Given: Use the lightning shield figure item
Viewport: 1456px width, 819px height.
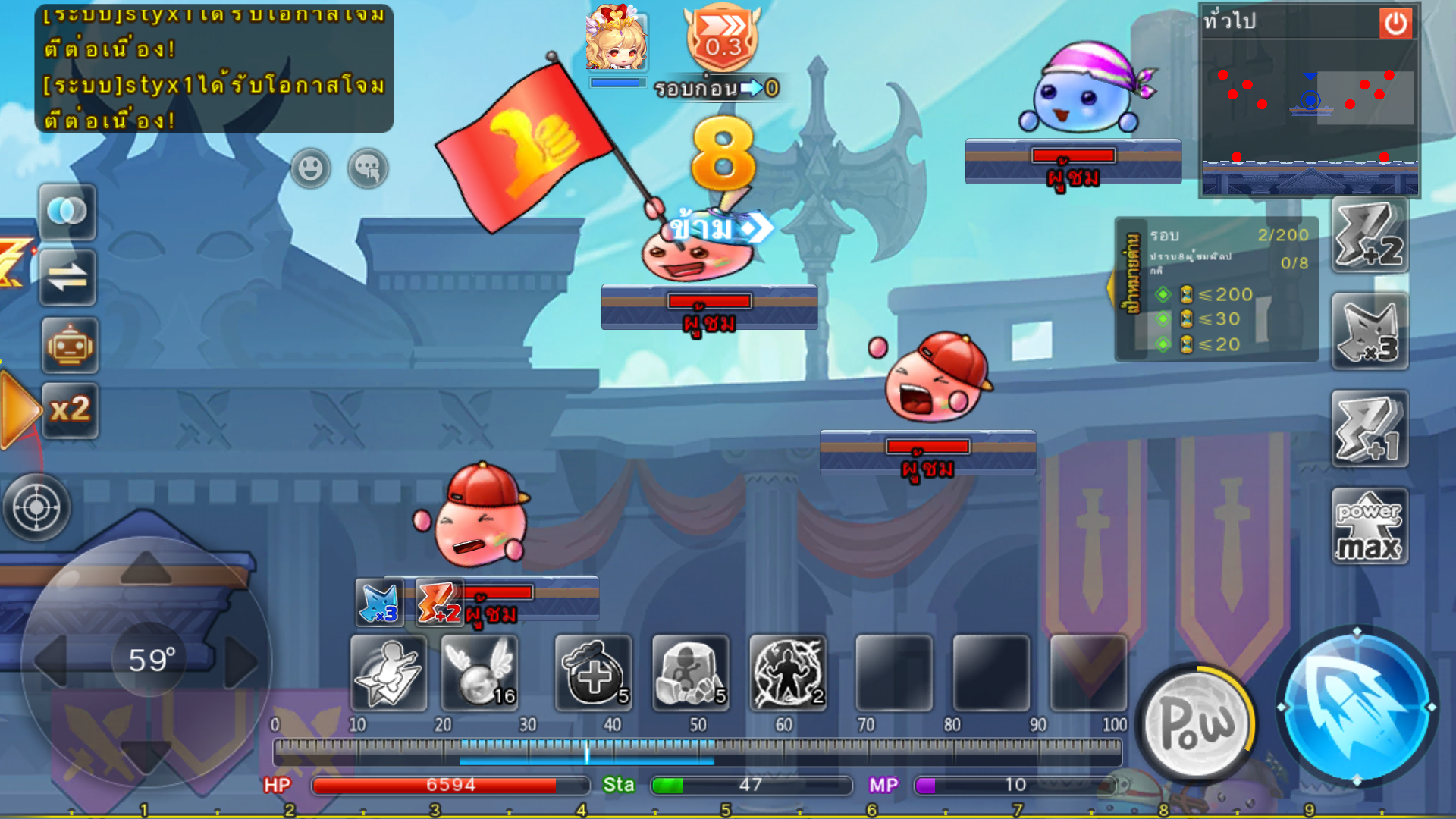Looking at the screenshot, I should coord(787,673).
